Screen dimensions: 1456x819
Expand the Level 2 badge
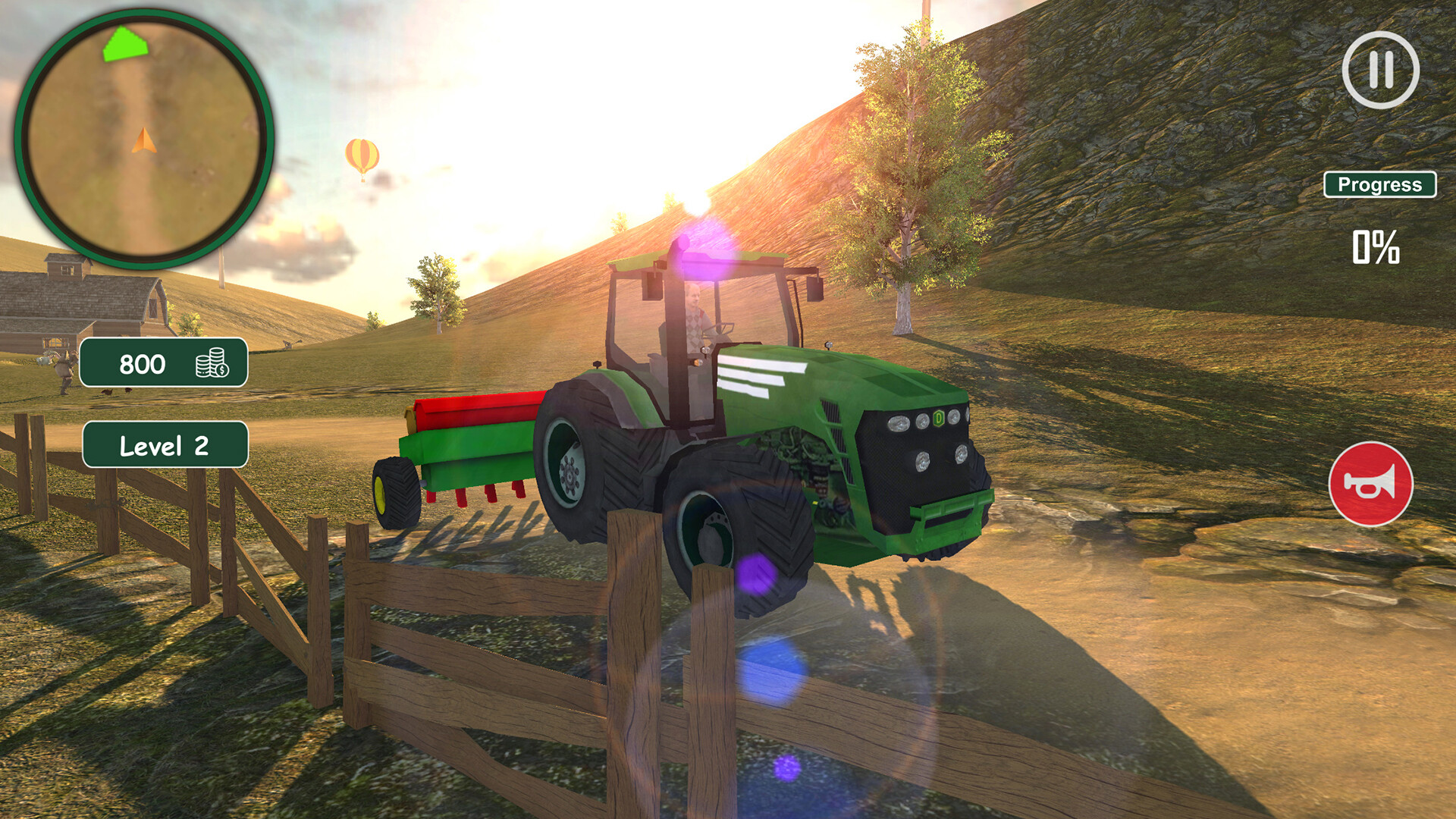(x=165, y=447)
